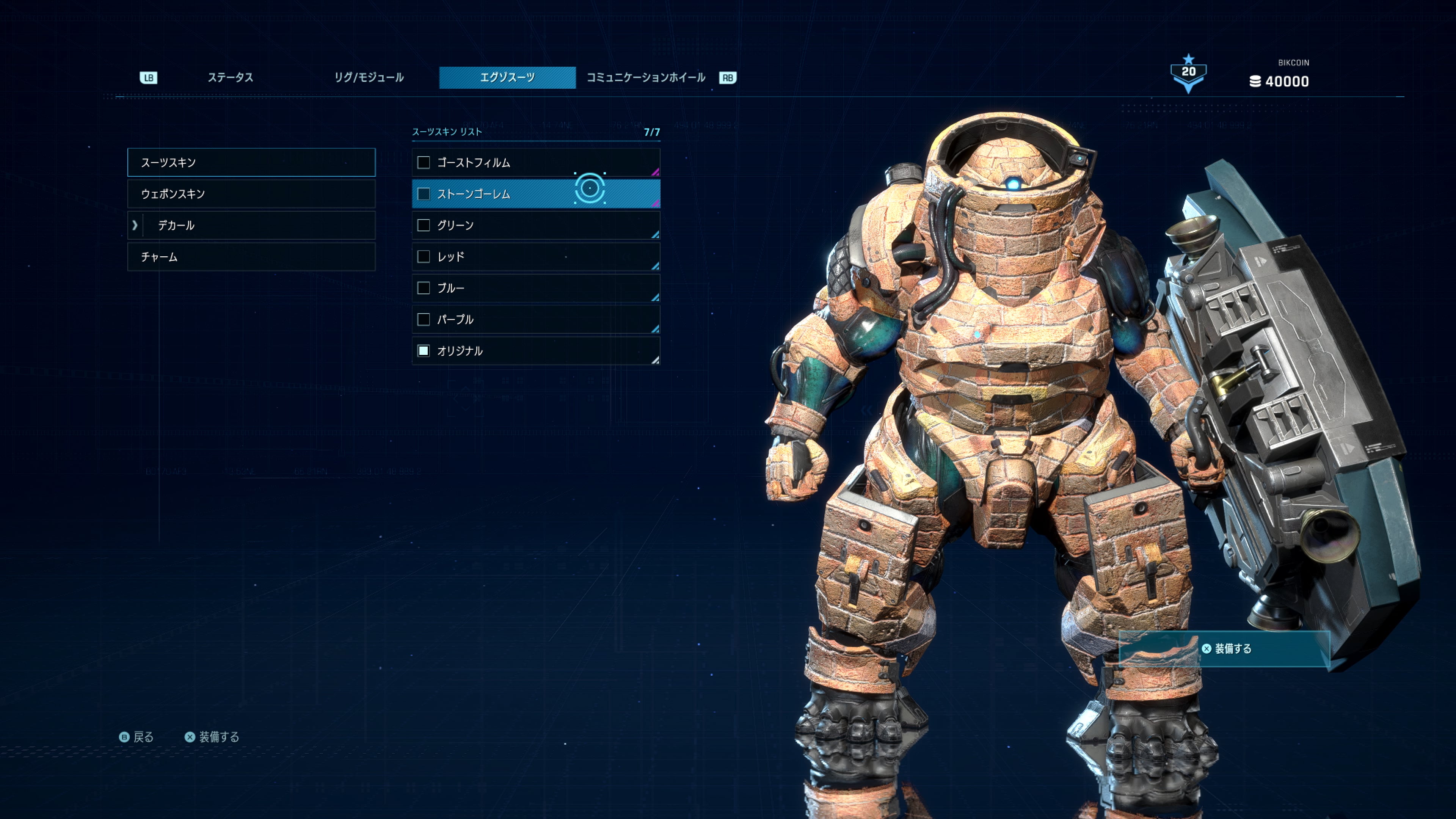Image resolution: width=1456 pixels, height=819 pixels.
Task: Switch to the ステータス tab
Action: [x=230, y=77]
